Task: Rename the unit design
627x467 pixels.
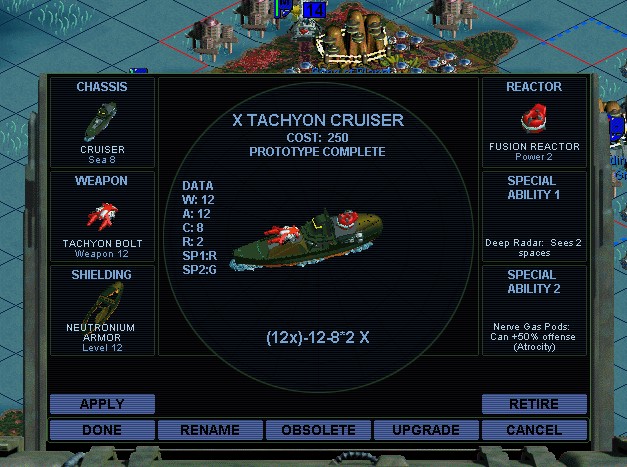Action: pos(210,430)
